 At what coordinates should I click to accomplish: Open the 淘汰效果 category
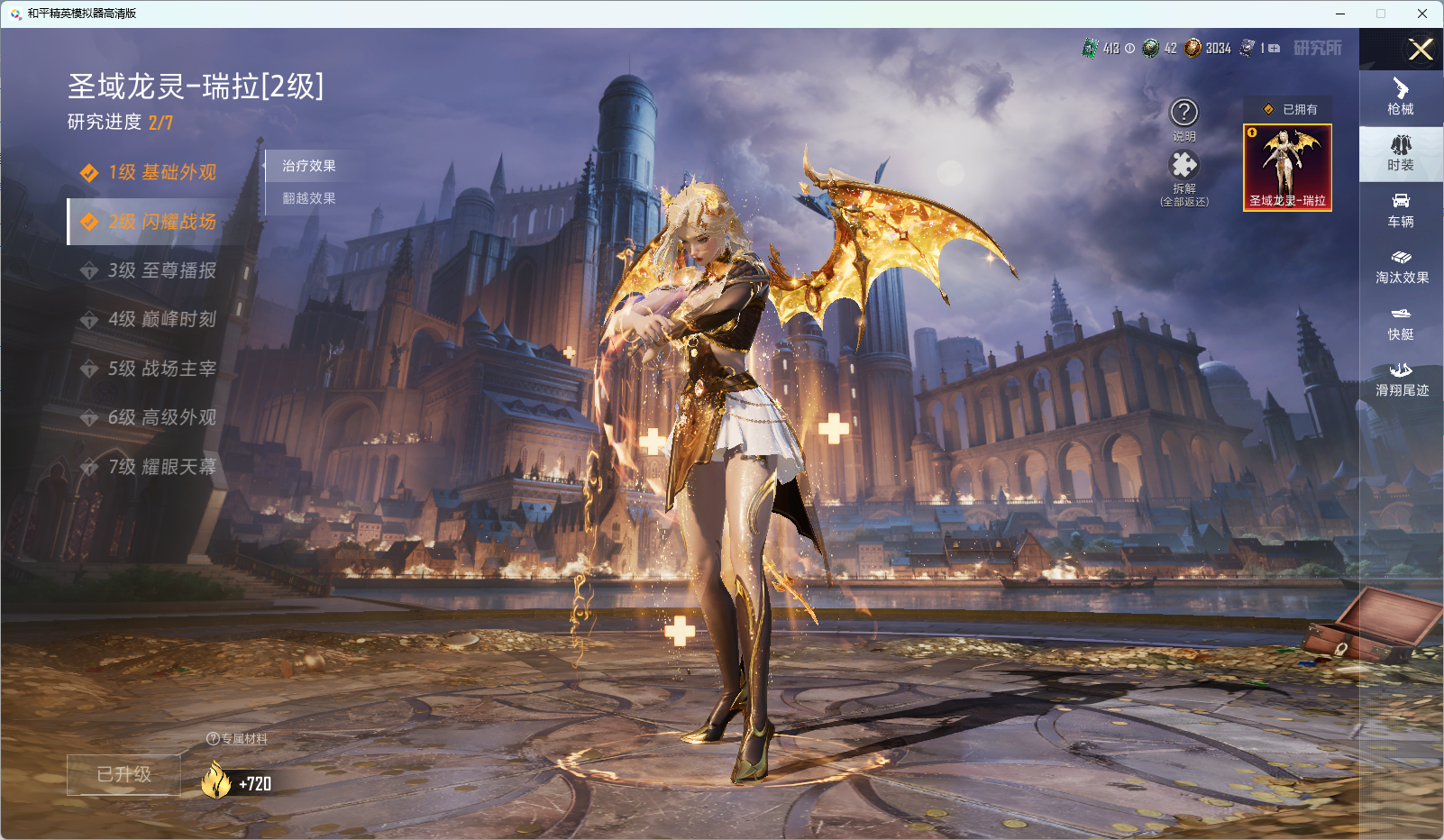click(1401, 267)
